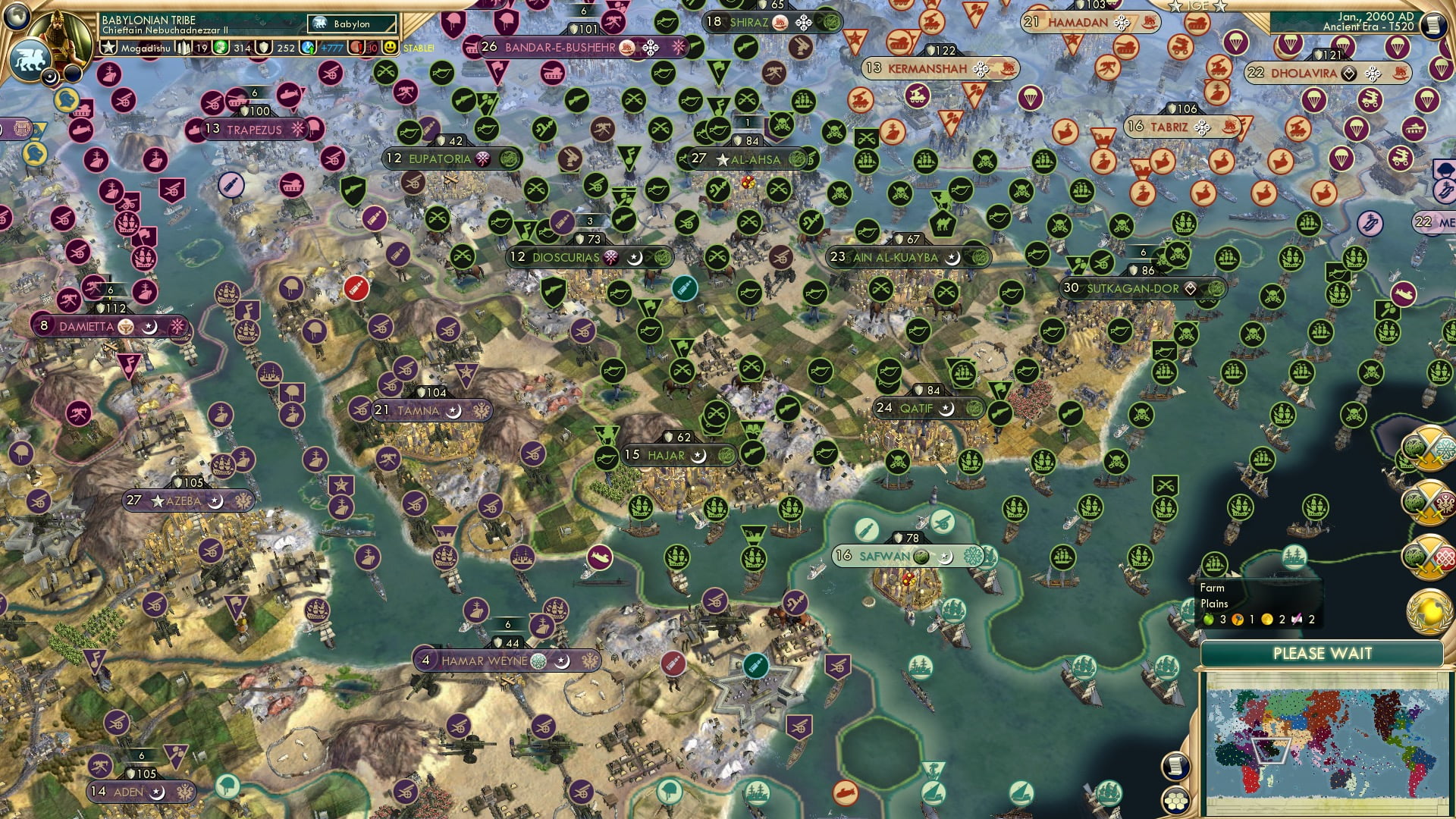Image resolution: width=1456 pixels, height=819 pixels.
Task: Click the blue faith icon showing +777
Action: pyautogui.click(x=309, y=47)
